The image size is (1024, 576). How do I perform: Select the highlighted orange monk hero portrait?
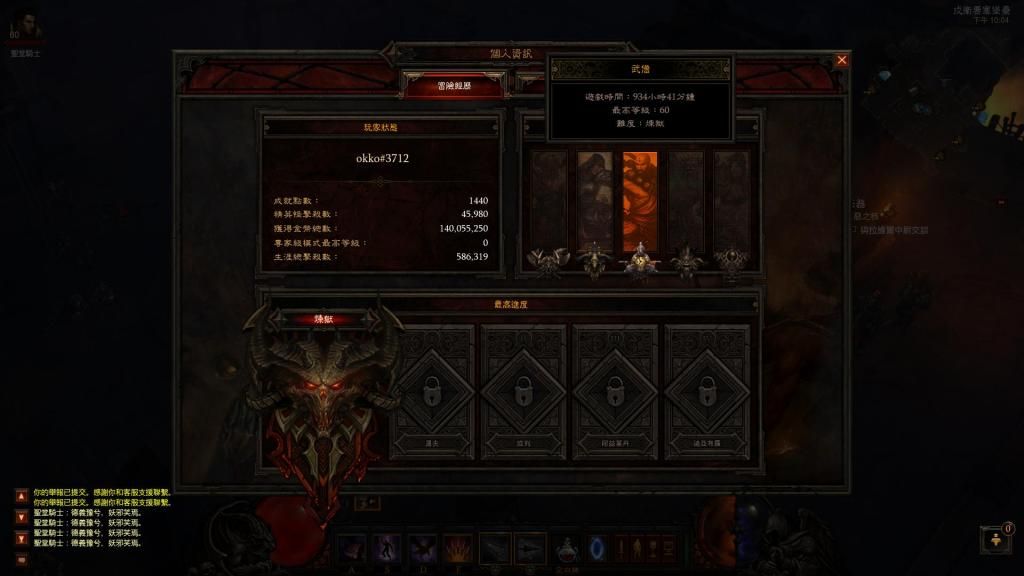[x=640, y=201]
